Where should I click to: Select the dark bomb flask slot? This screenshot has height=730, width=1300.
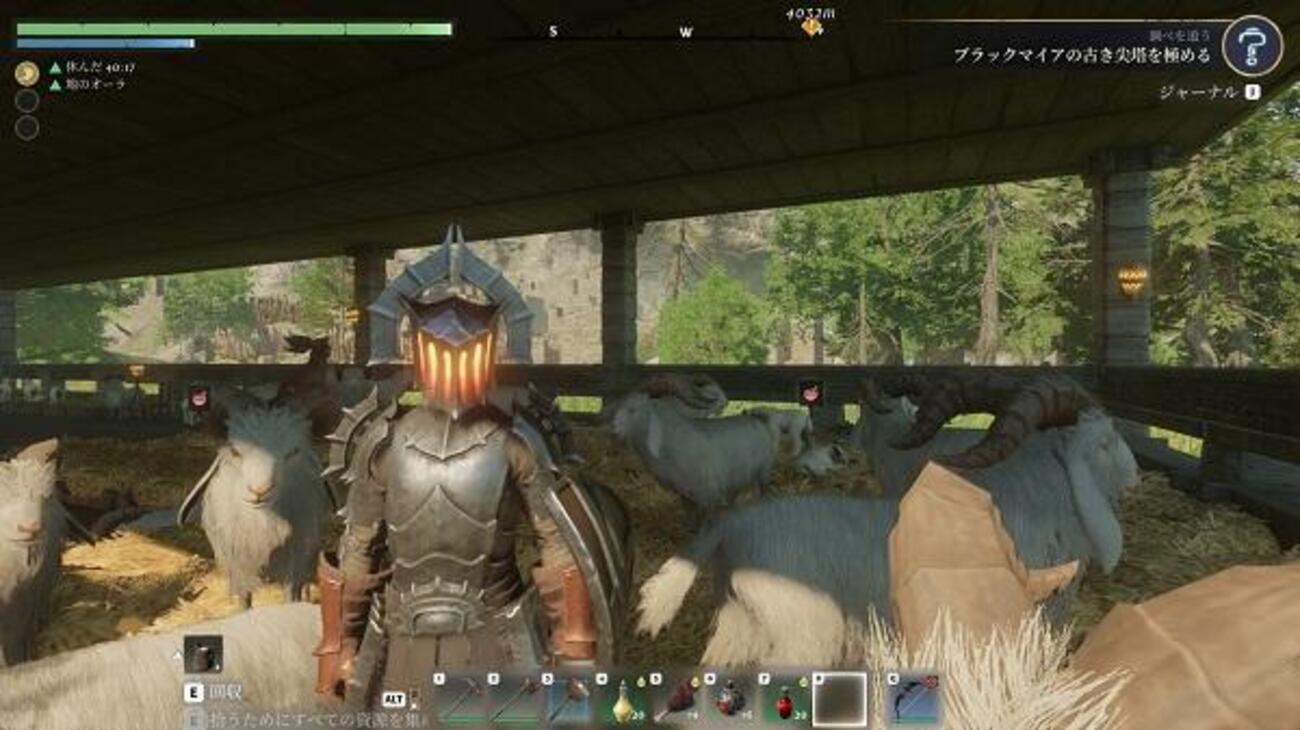[x=731, y=699]
